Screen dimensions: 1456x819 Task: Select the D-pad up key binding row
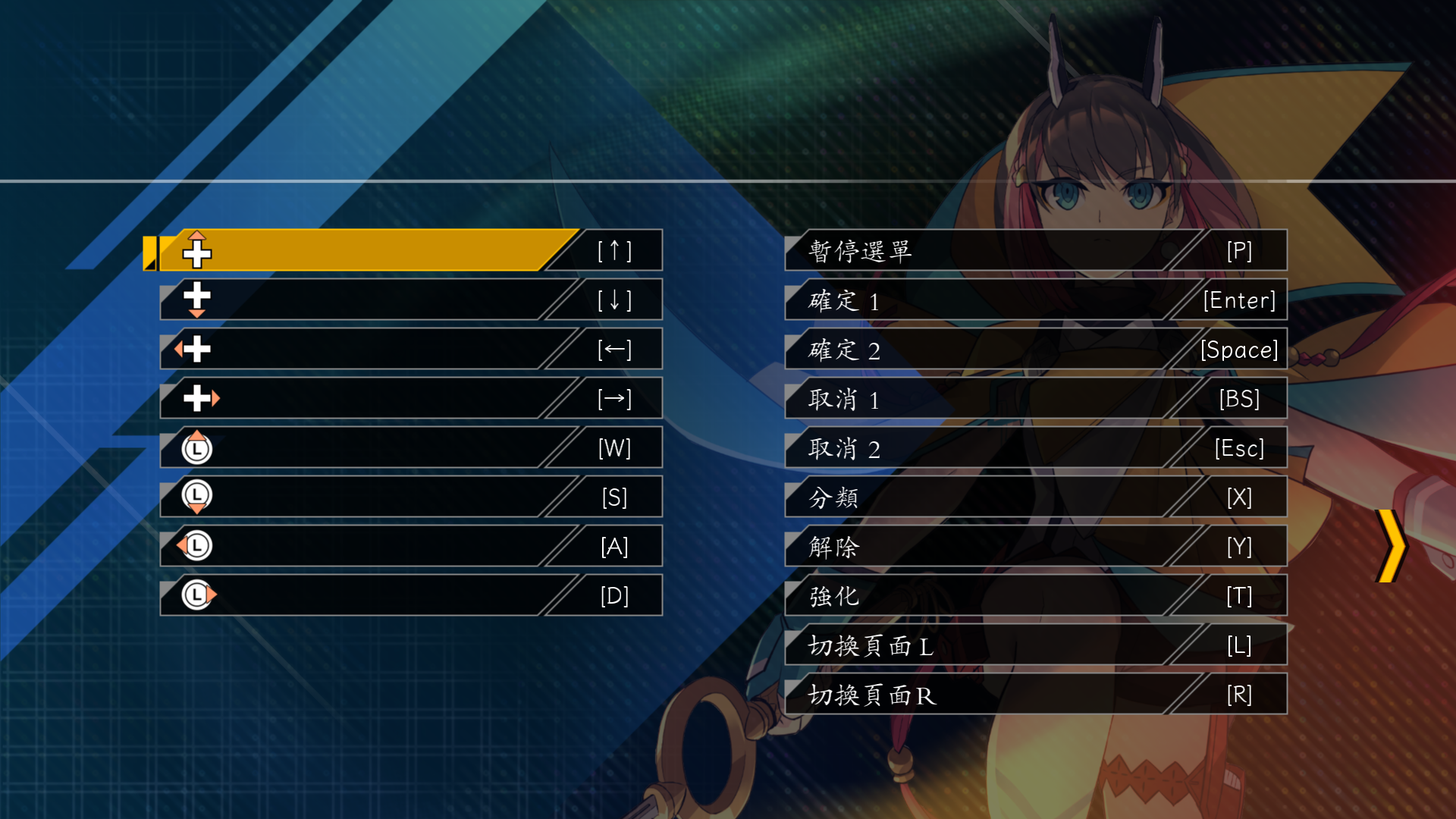[409, 250]
